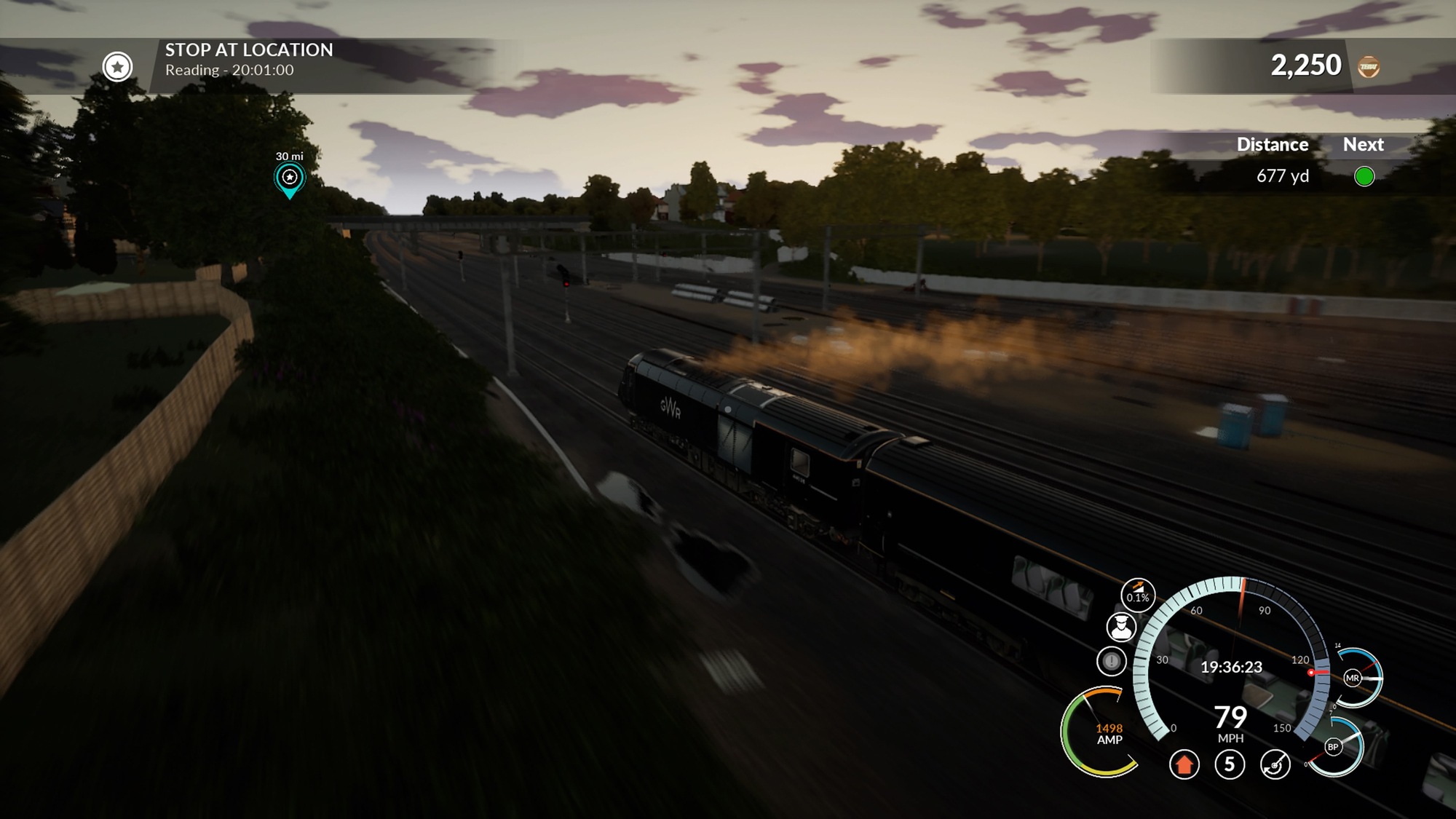Activate the grey exclamation alert icon
This screenshot has width=1456, height=819.
(x=1112, y=661)
